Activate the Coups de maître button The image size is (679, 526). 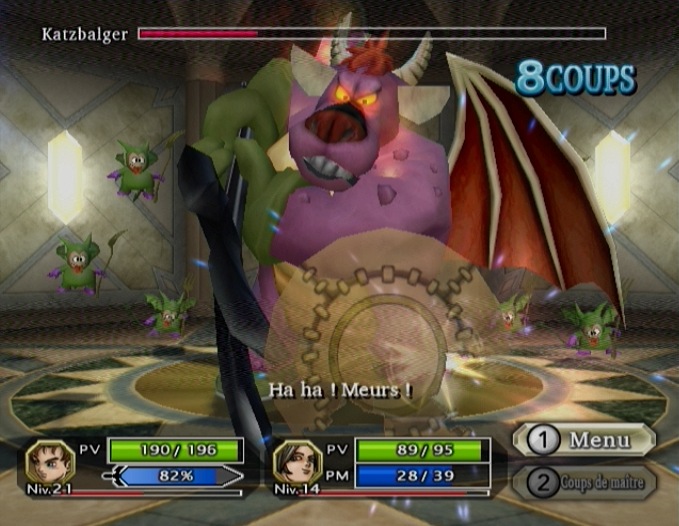(x=583, y=483)
